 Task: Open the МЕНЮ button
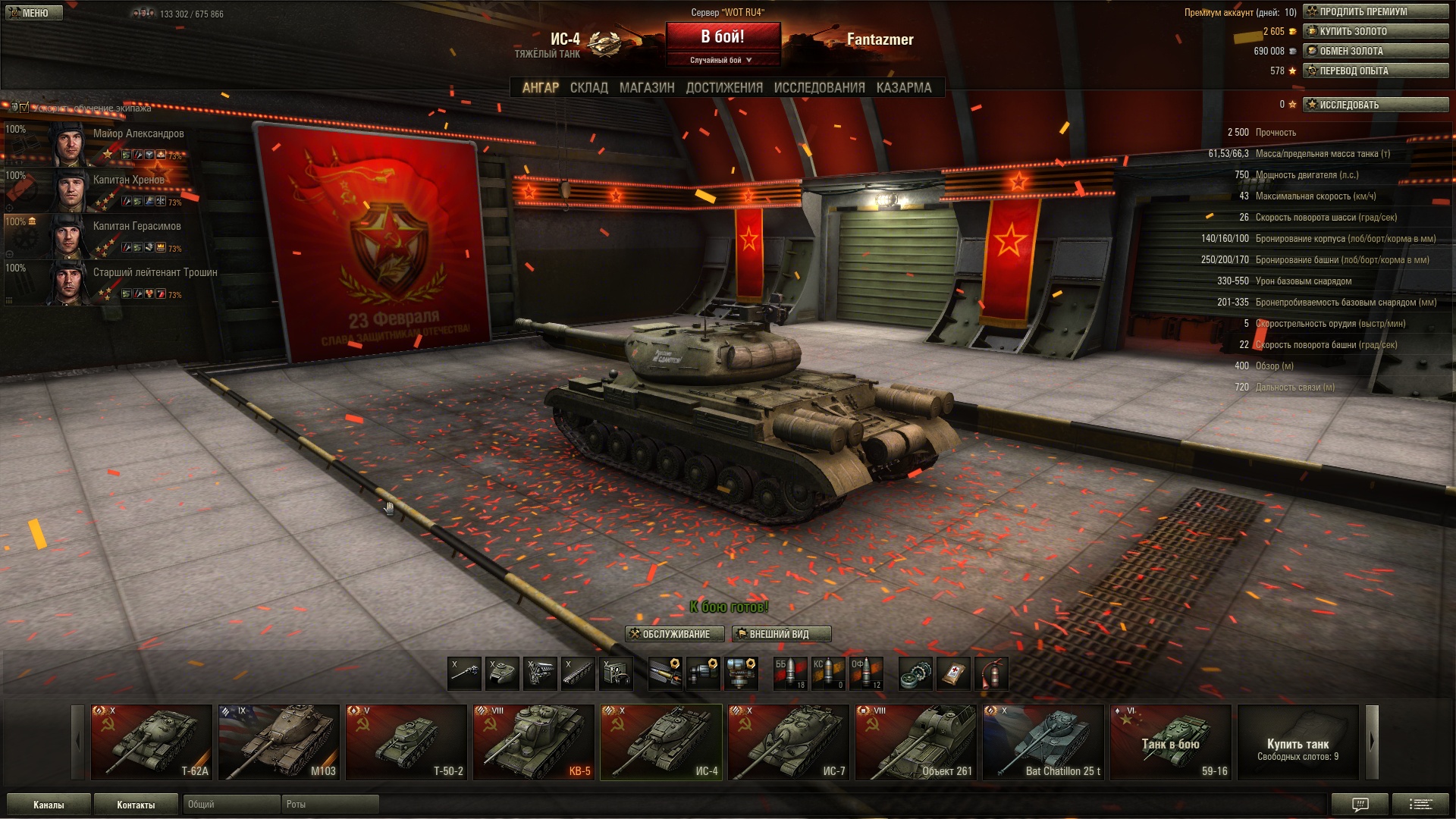tap(32, 13)
